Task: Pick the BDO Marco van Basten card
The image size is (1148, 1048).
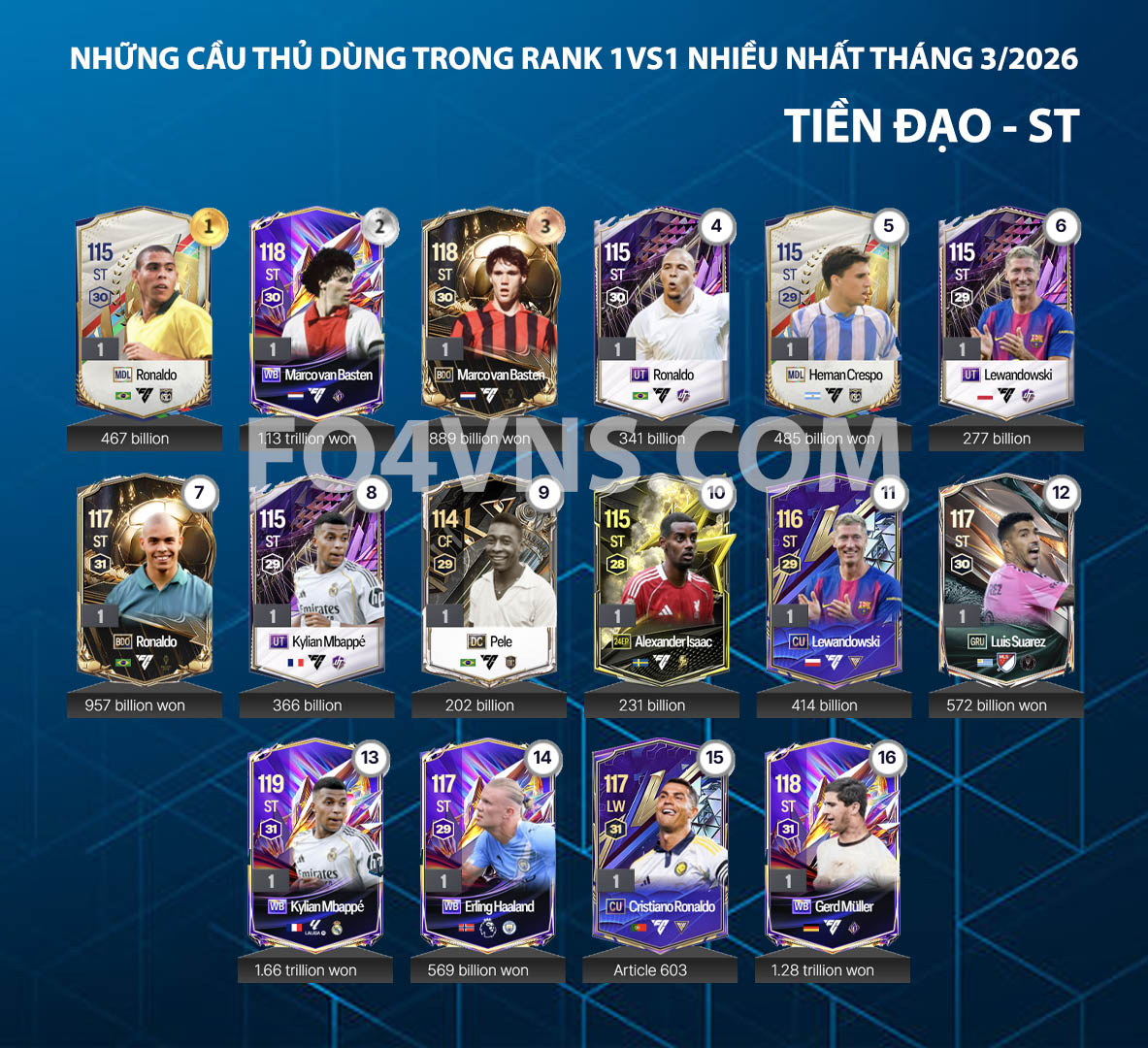Action: (489, 311)
